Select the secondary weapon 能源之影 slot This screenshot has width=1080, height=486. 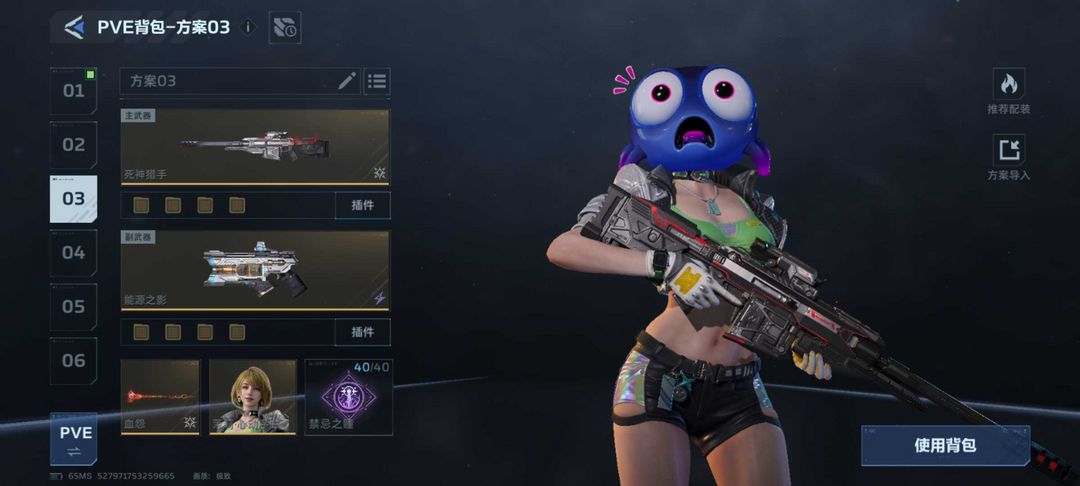(x=255, y=270)
